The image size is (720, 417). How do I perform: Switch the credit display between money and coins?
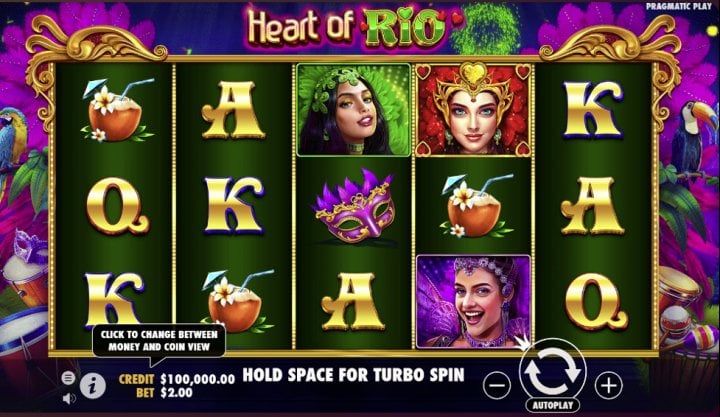(196, 379)
